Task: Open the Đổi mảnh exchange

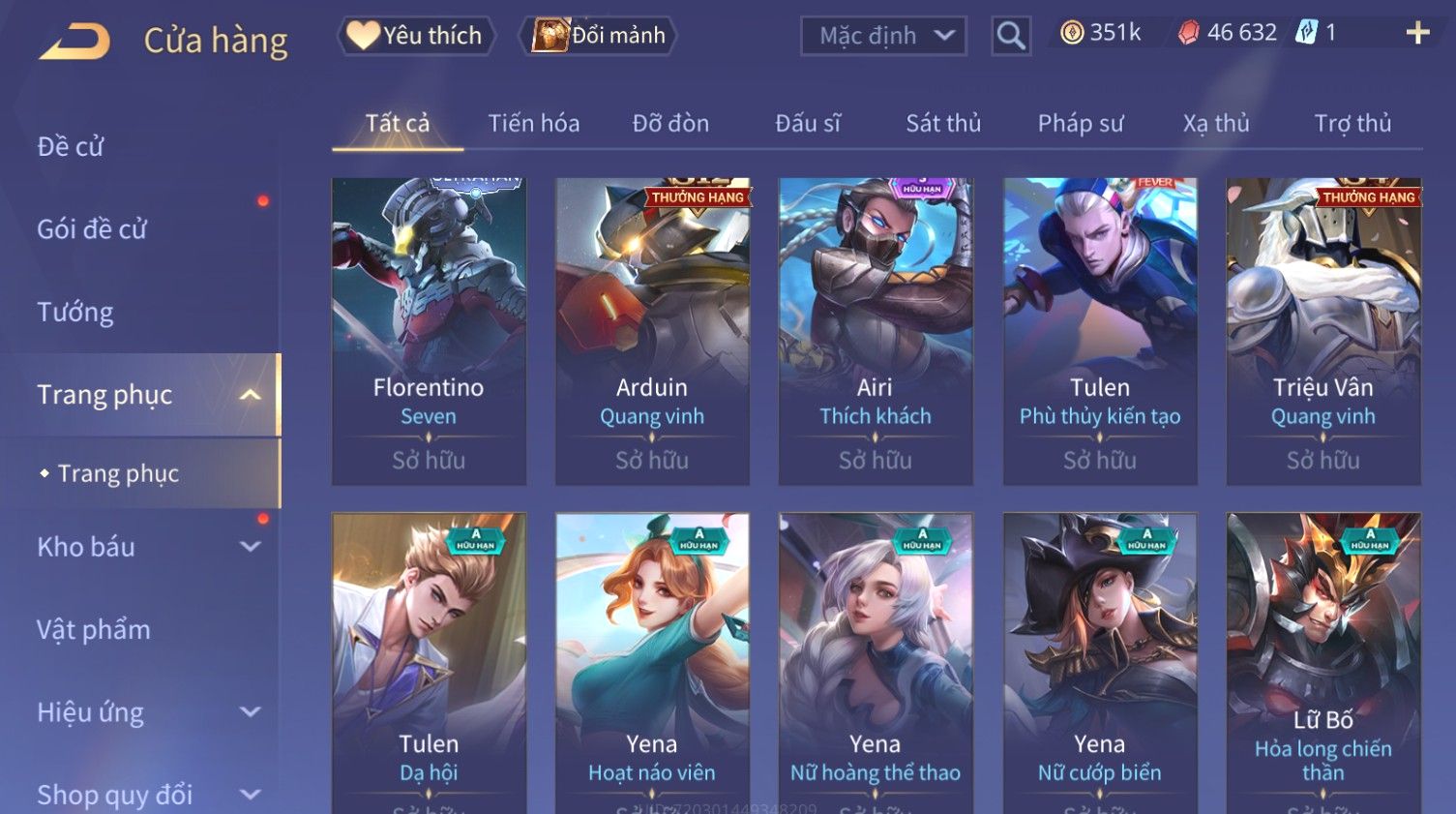Action: point(599,36)
